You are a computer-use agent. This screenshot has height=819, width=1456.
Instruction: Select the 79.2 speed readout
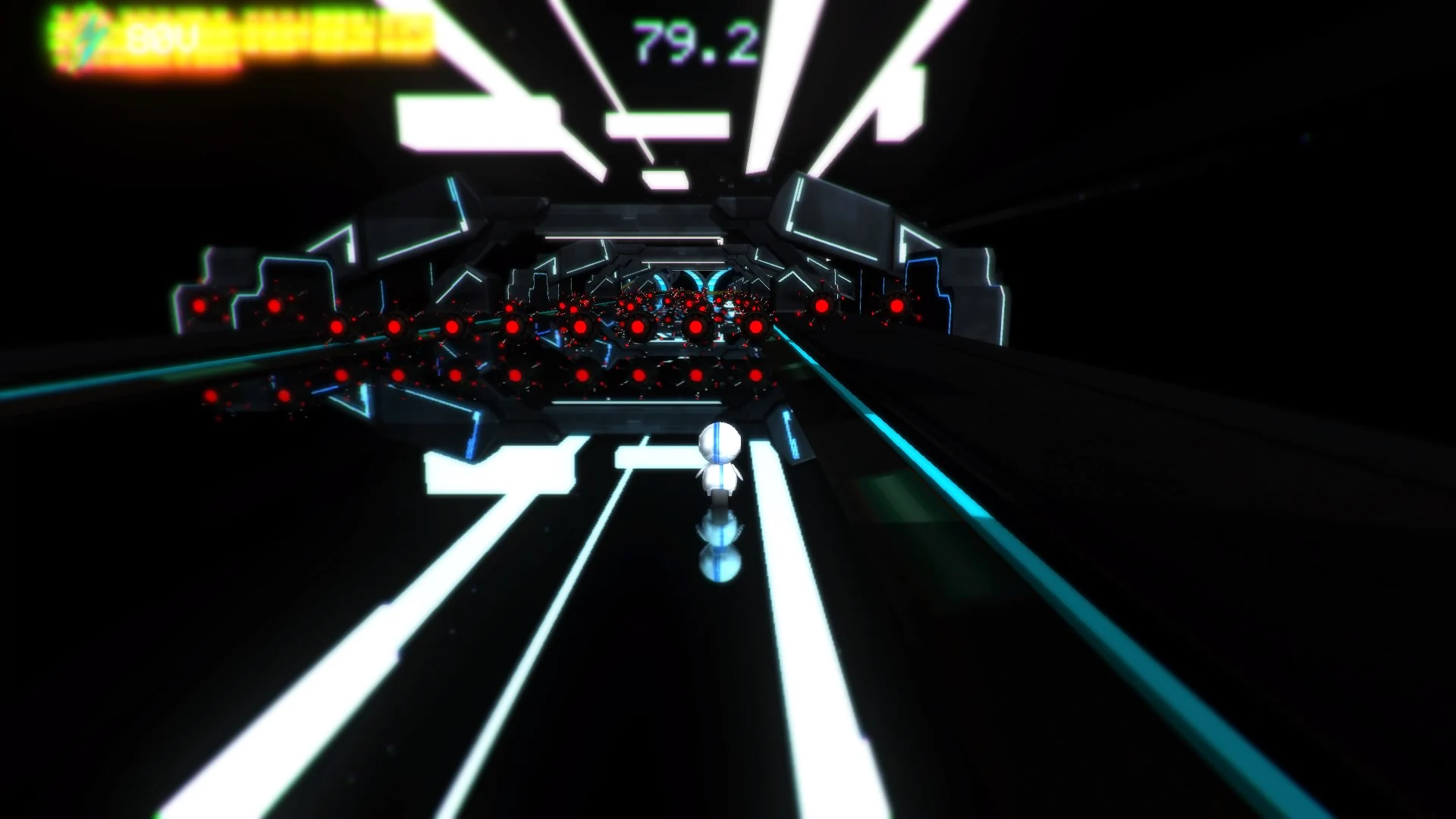694,36
